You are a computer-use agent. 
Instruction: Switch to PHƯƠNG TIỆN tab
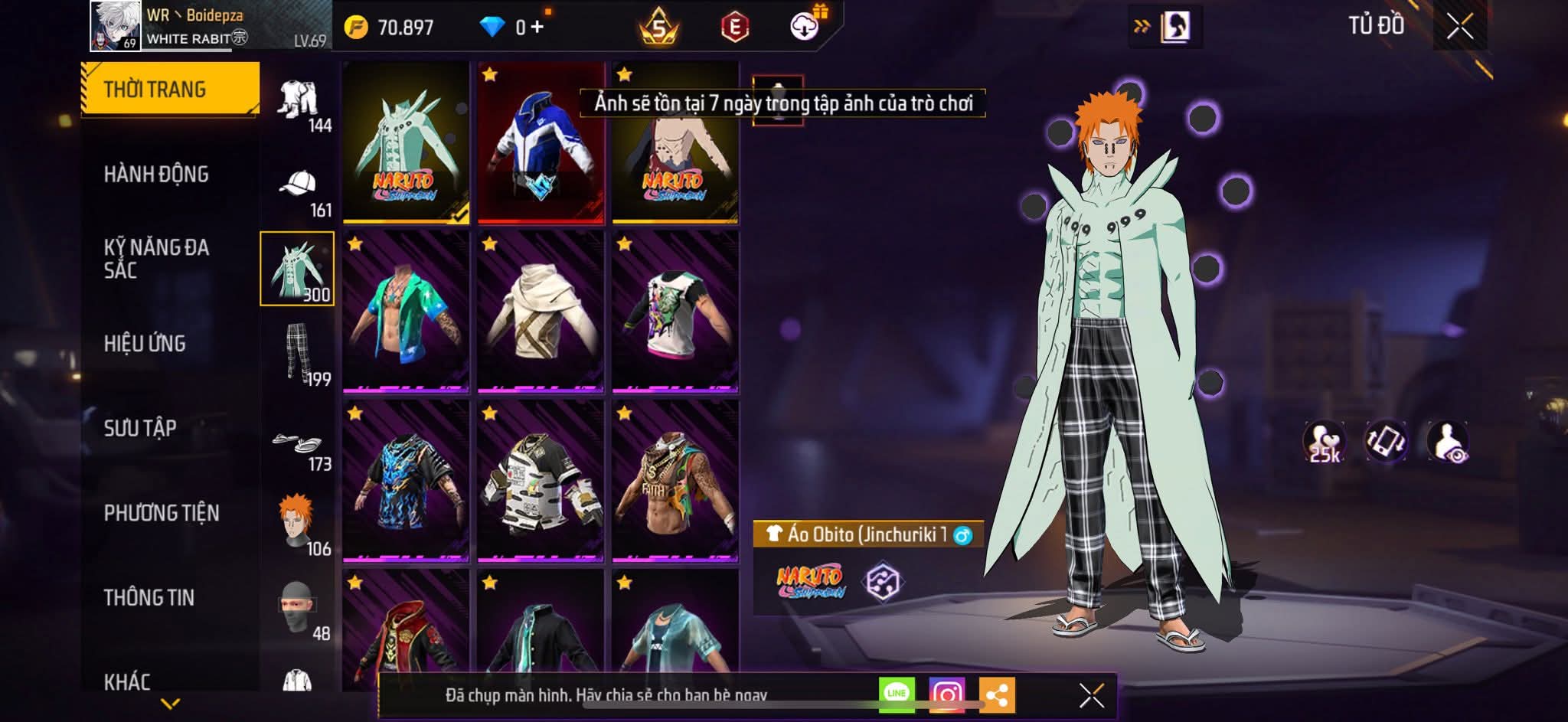(x=162, y=513)
